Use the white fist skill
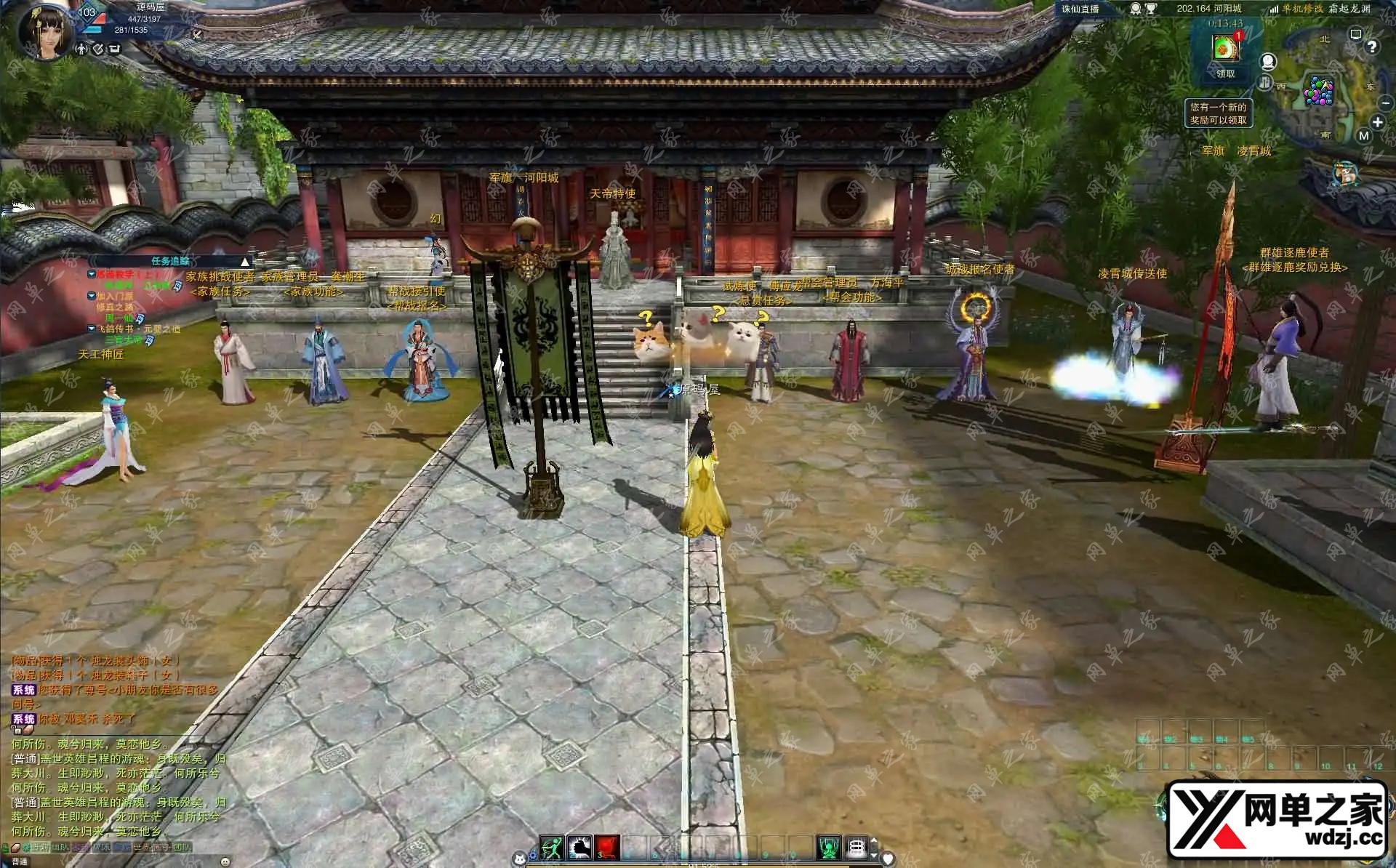The width and height of the screenshot is (1396, 868). click(x=579, y=847)
